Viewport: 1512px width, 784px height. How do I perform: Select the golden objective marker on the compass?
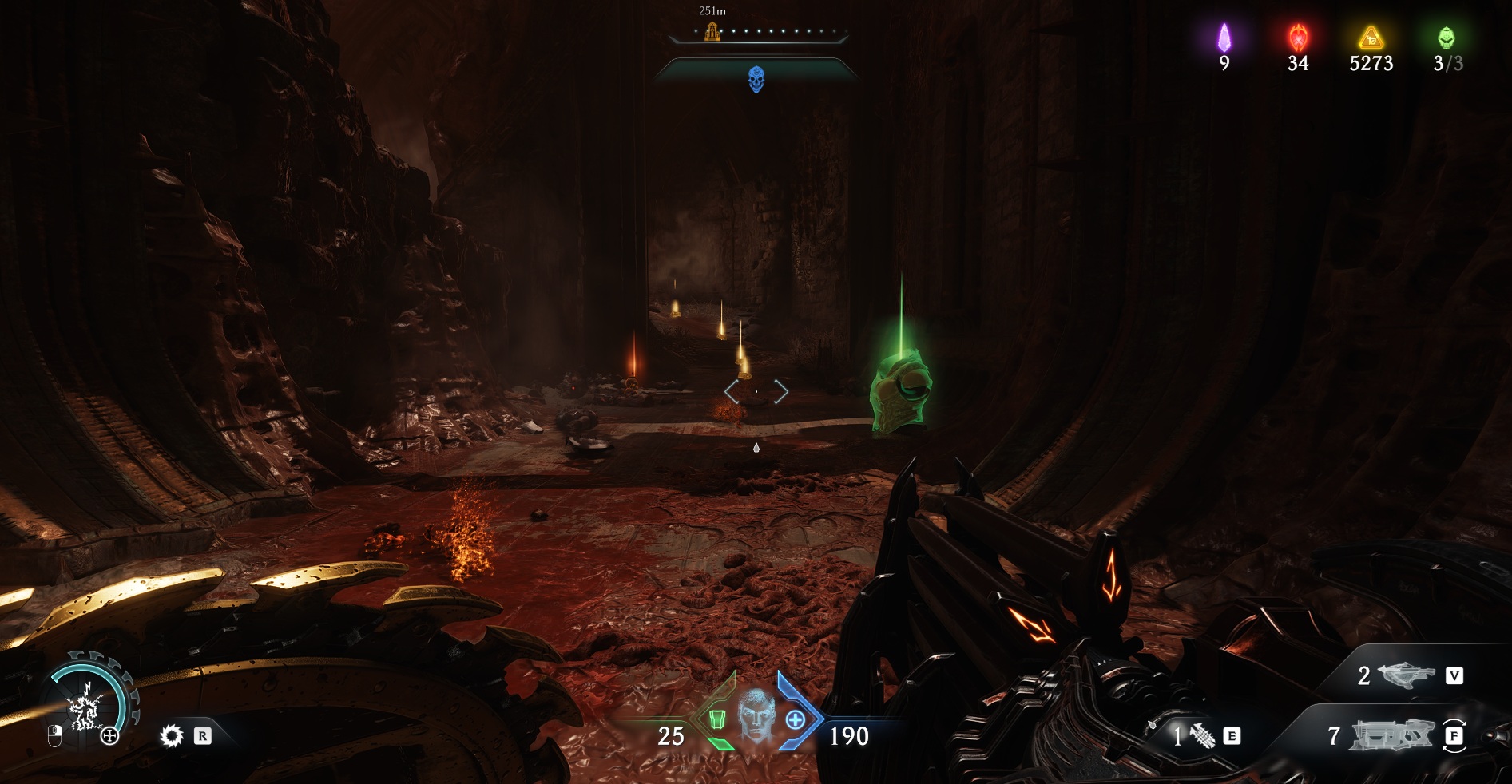click(x=712, y=32)
